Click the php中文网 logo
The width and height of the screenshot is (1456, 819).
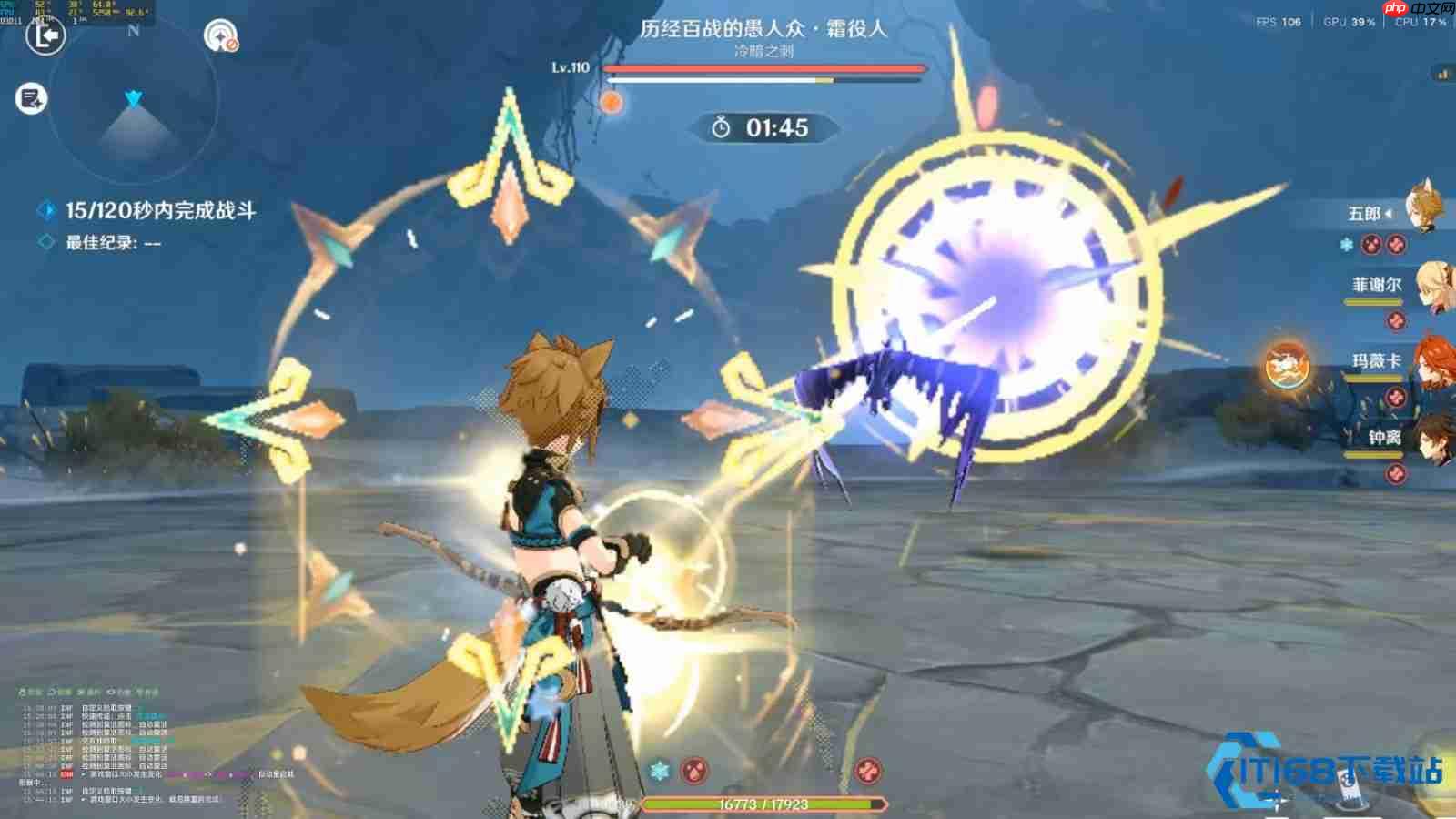click(1418, 9)
